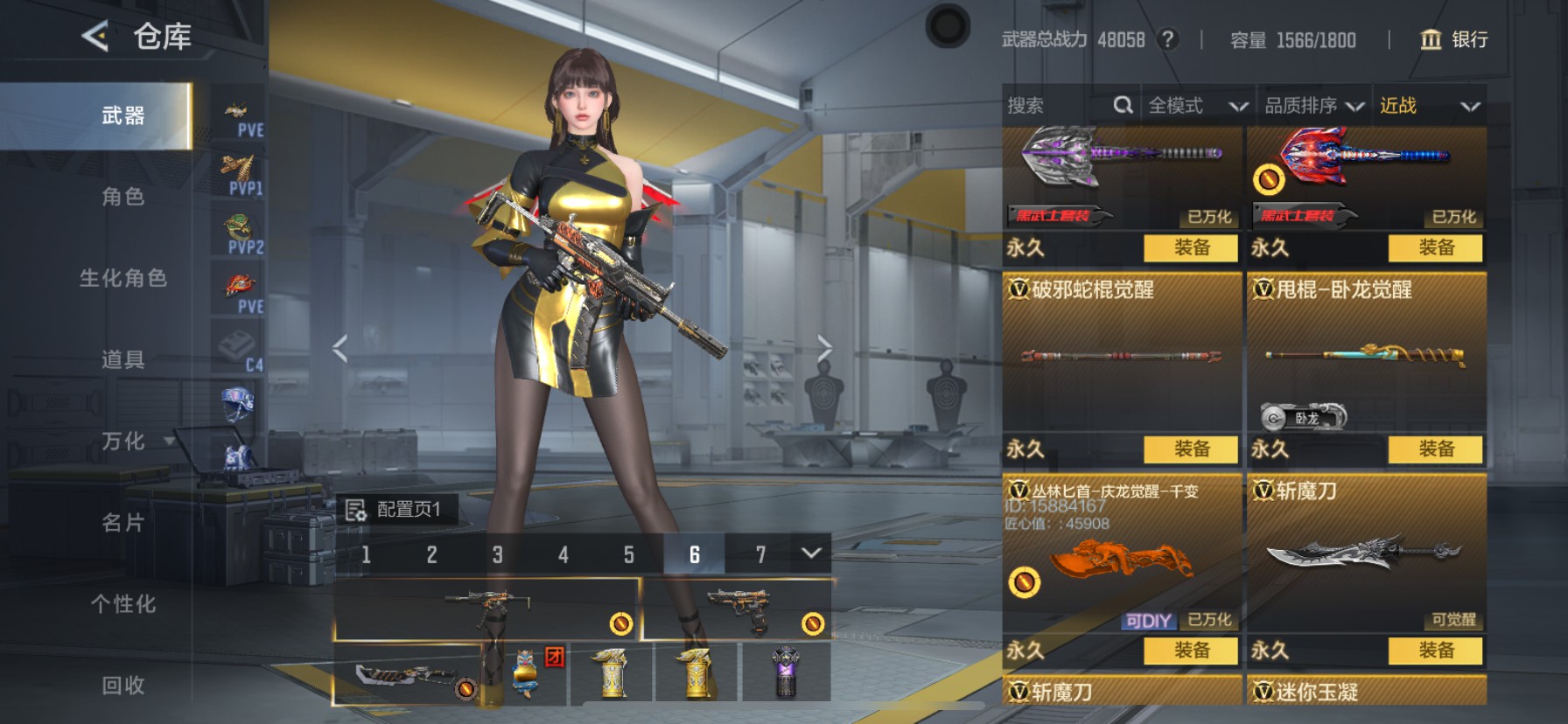Open the 全模式 mode dropdown
The width and height of the screenshot is (1568, 724).
coord(1197,106)
